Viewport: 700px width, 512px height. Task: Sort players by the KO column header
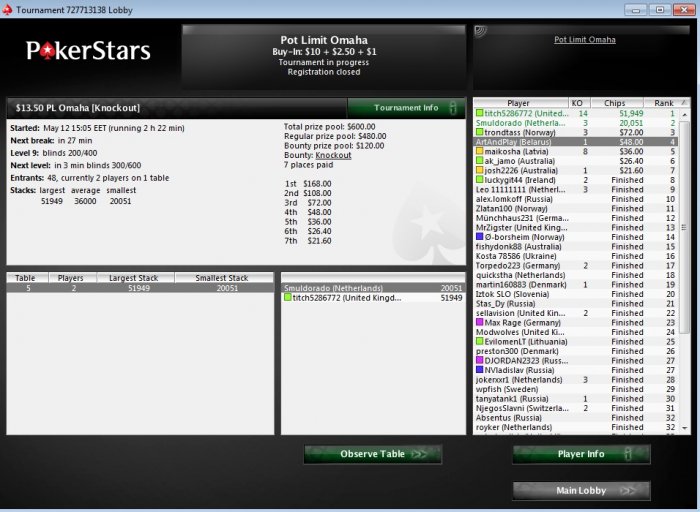tap(577, 103)
